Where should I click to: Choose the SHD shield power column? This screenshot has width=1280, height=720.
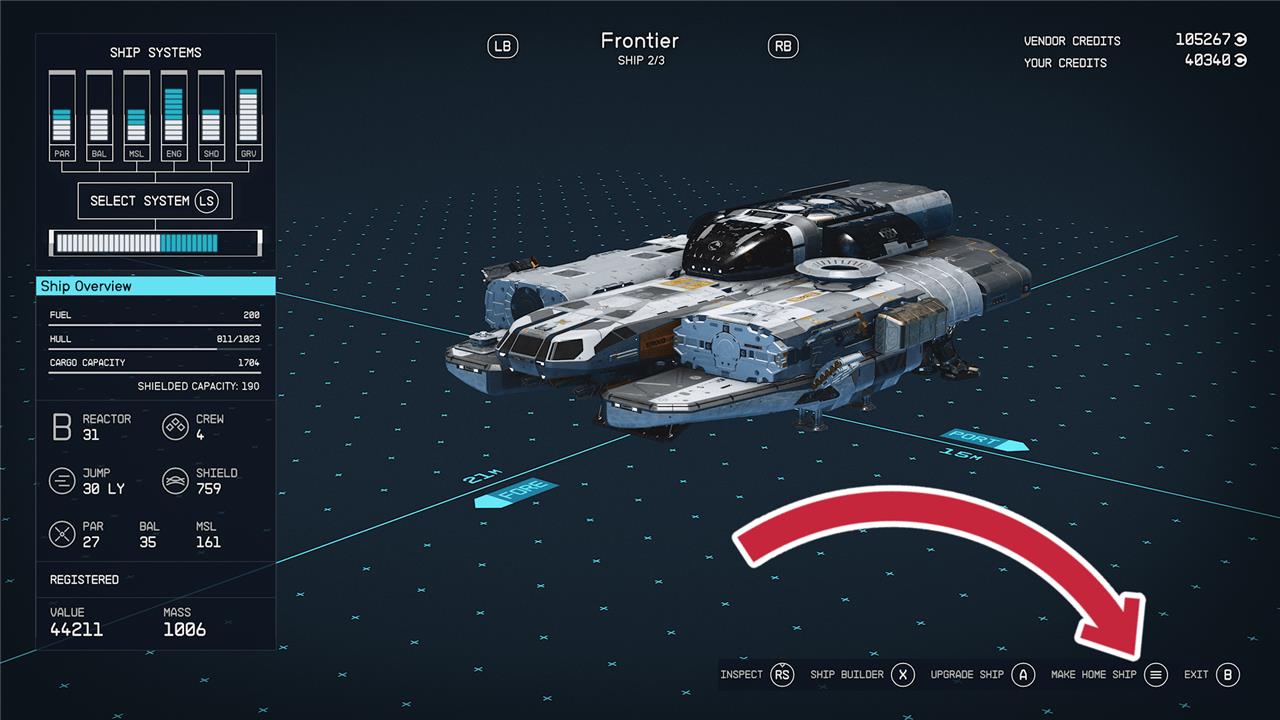(211, 116)
